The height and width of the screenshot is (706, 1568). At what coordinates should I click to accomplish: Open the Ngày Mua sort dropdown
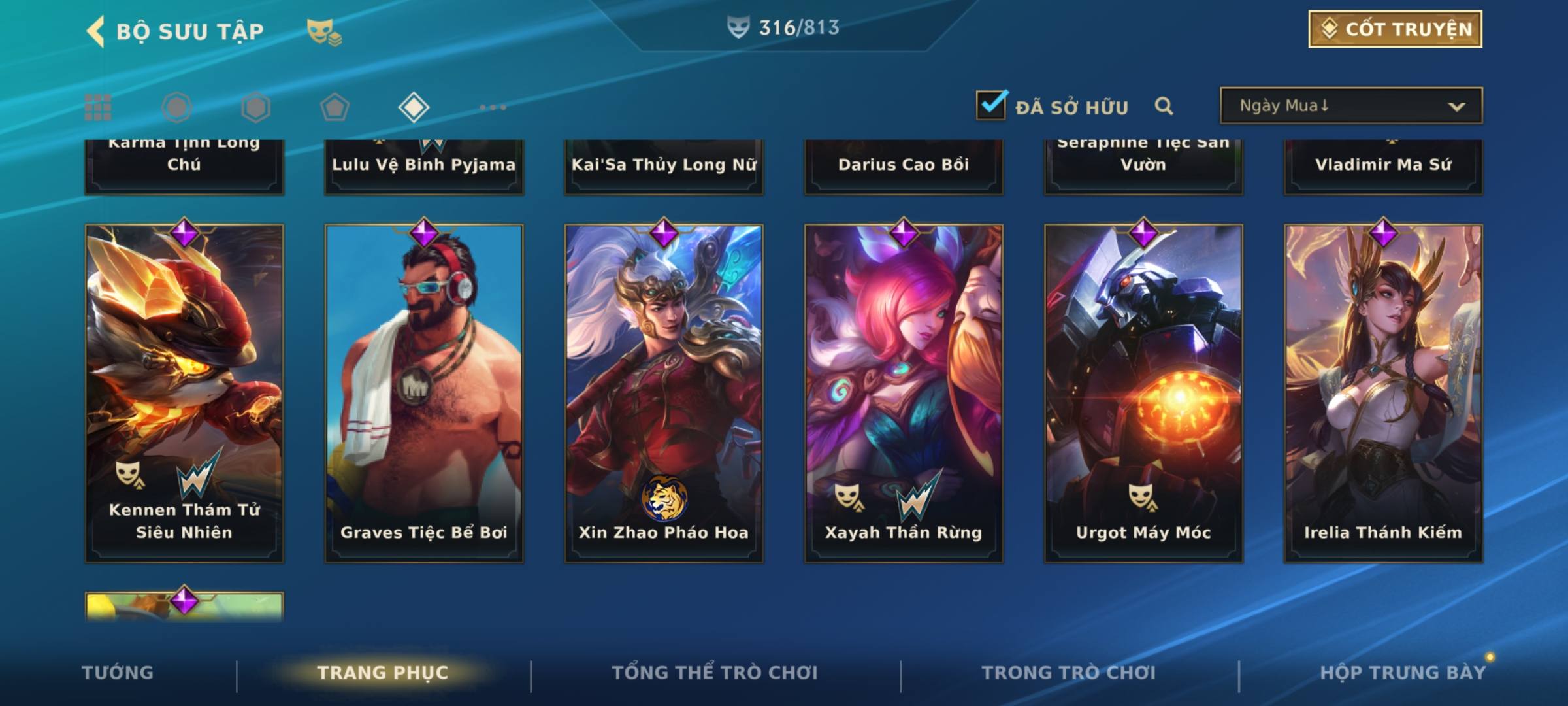(x=1350, y=106)
